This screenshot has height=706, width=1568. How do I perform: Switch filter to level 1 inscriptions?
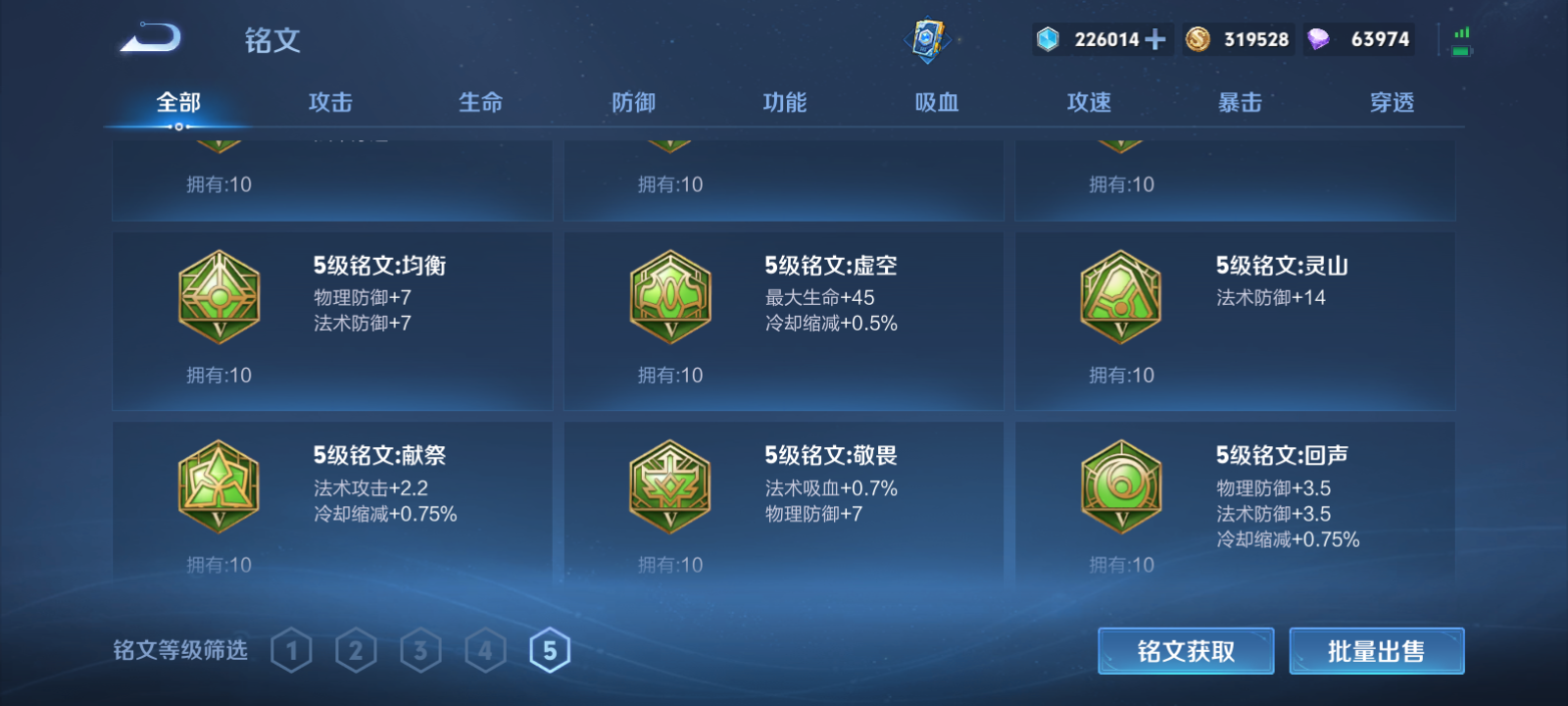point(289,648)
